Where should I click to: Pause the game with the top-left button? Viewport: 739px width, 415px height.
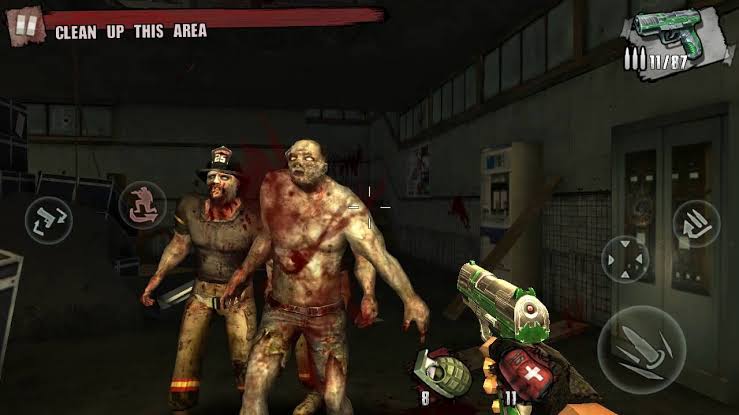tap(25, 26)
